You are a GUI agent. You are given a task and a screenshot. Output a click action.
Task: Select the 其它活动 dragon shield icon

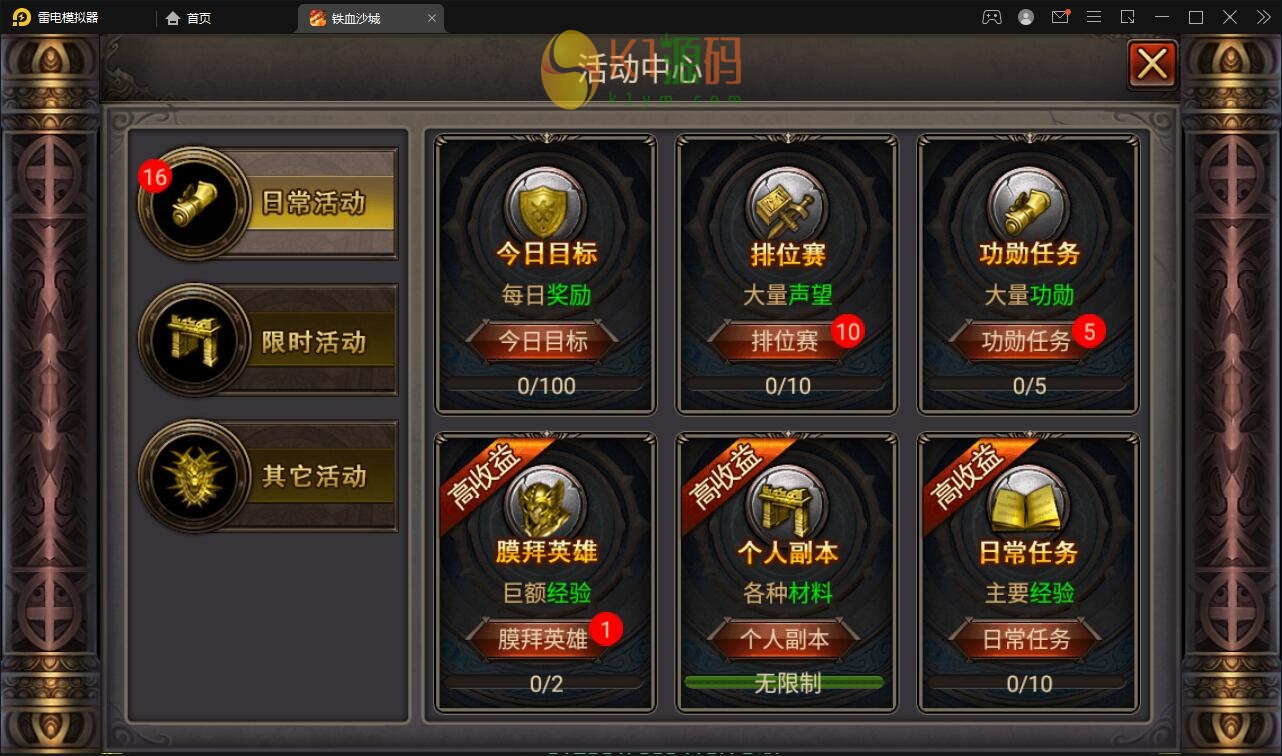(x=193, y=475)
